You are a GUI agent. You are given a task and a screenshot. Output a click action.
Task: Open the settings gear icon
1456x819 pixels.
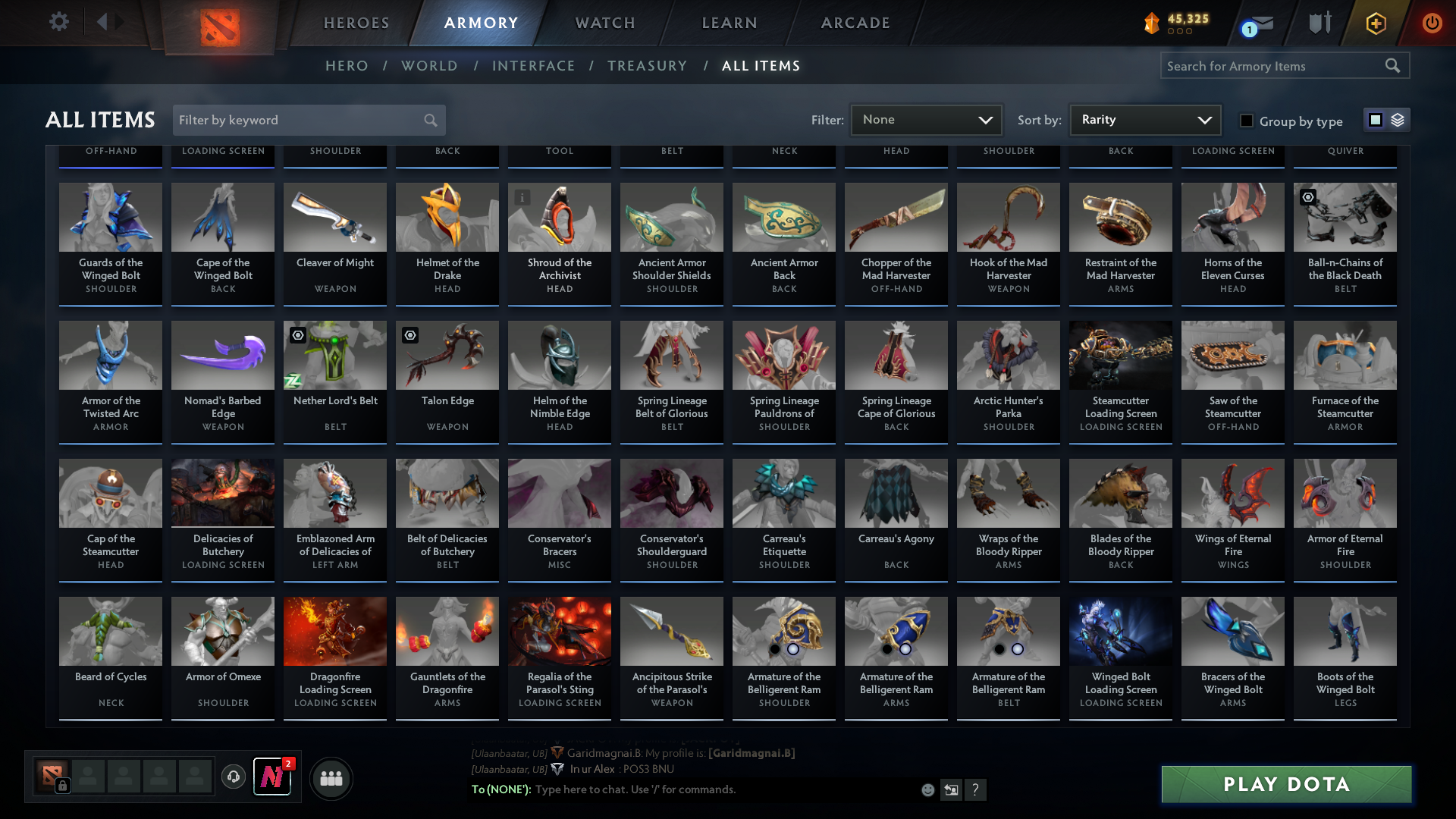(59, 22)
